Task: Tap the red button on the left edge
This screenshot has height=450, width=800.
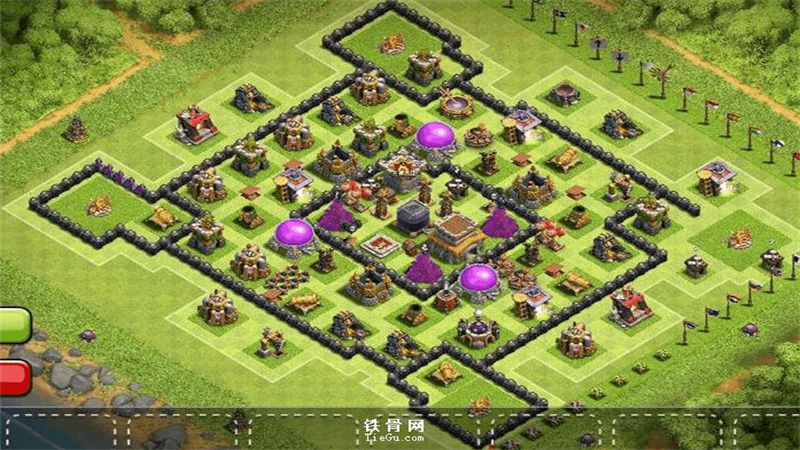Action: point(13,376)
